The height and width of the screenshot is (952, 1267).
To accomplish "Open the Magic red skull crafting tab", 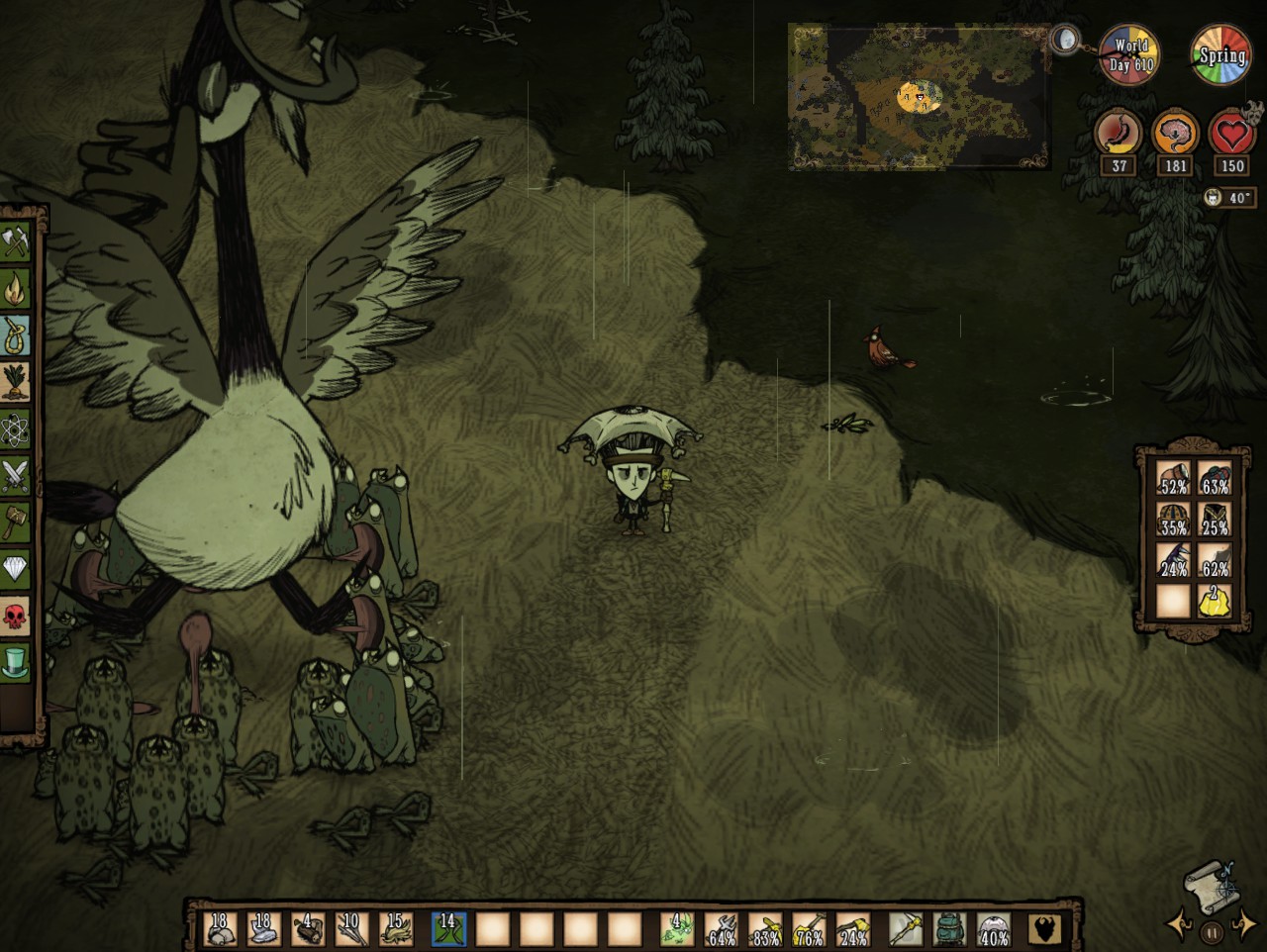I will click(15, 617).
